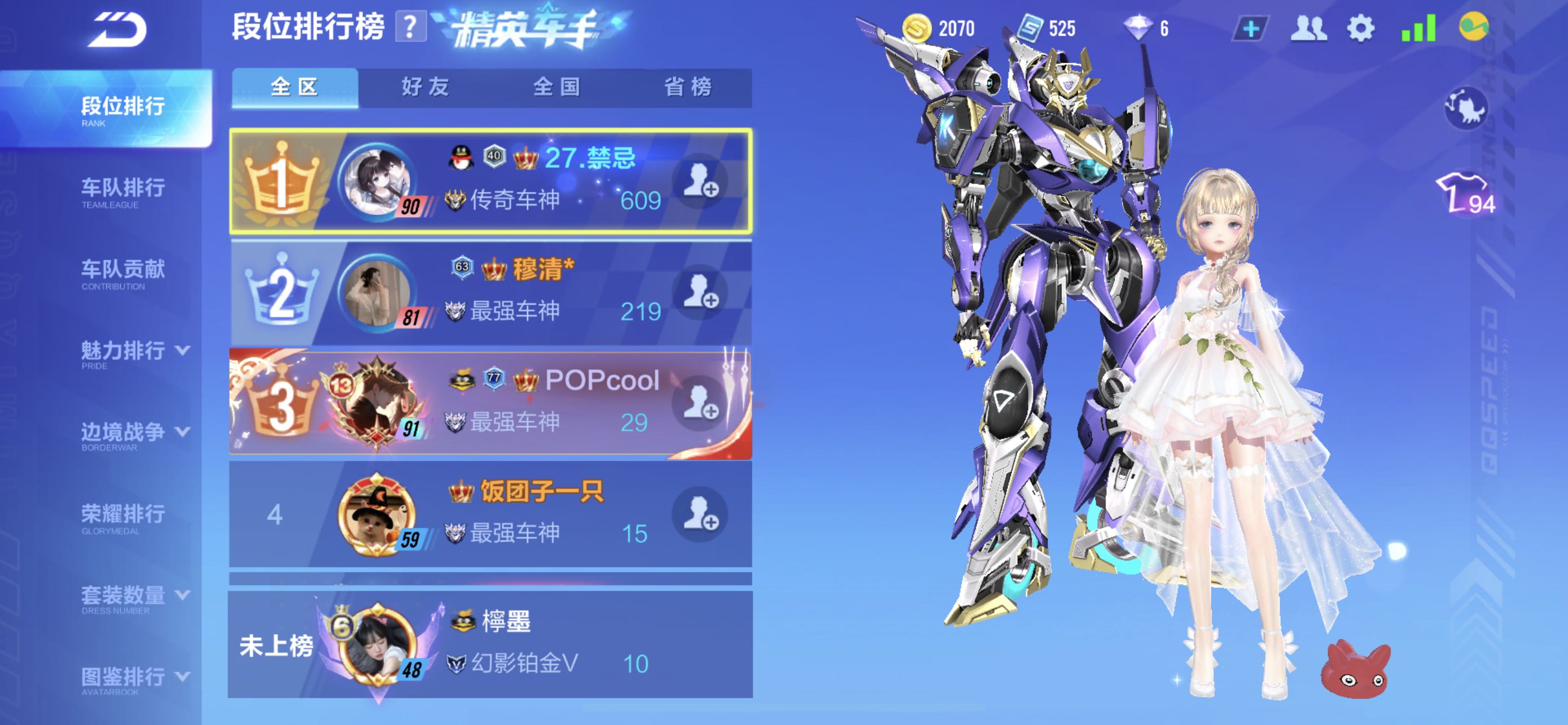
Task: Switch to the 好友 friends tab
Action: pyautogui.click(x=426, y=87)
